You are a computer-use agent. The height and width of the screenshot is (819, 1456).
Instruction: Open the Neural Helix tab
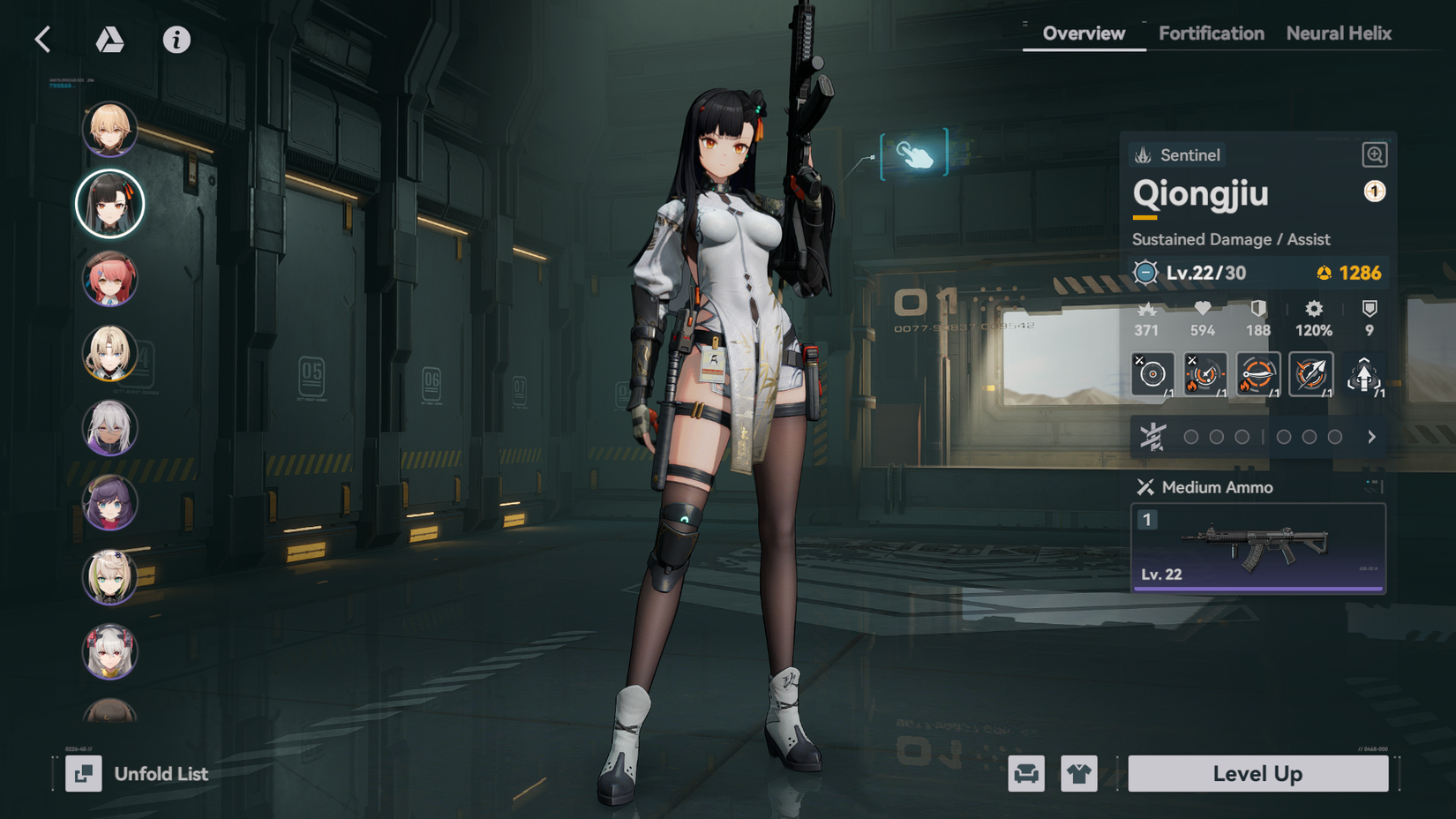click(x=1339, y=33)
